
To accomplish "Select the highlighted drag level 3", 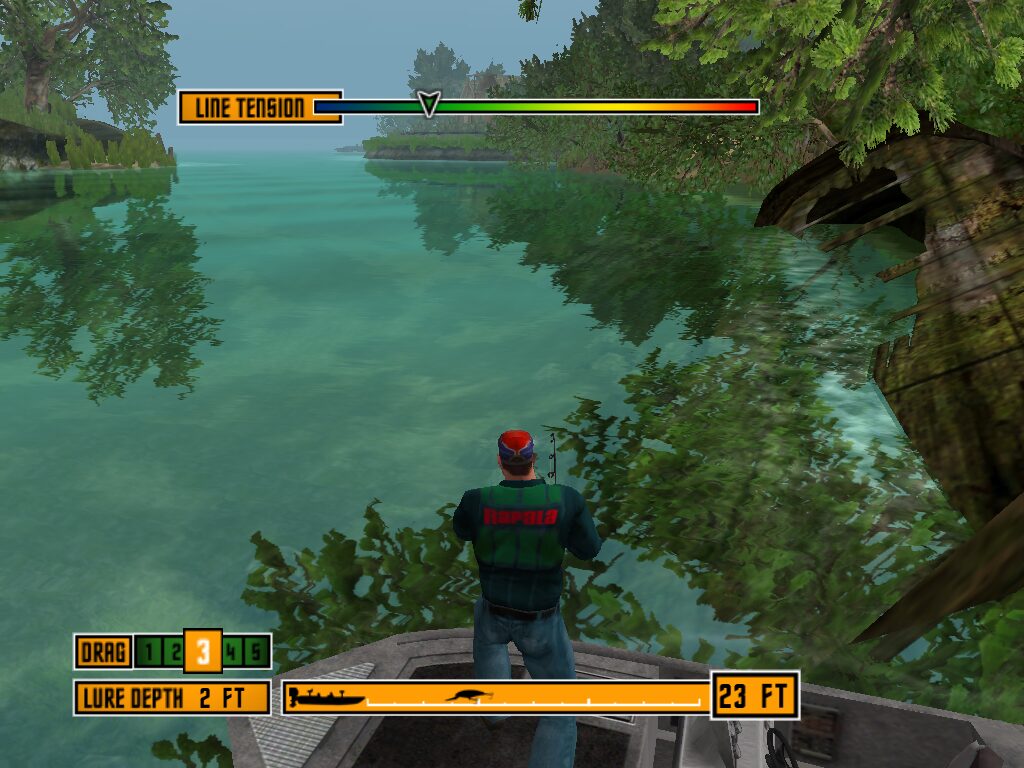I will (x=202, y=652).
